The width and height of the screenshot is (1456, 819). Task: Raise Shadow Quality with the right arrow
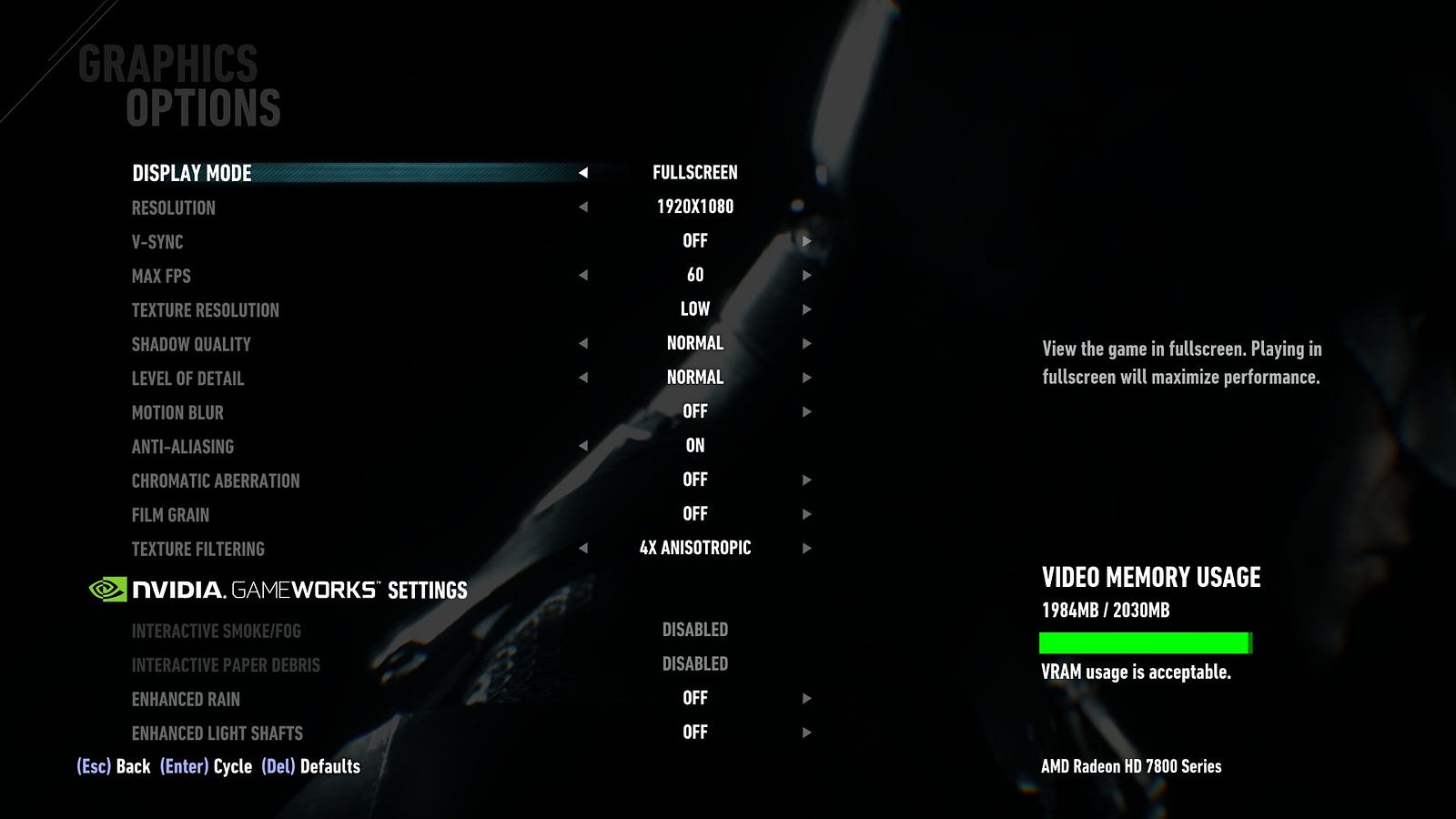[x=806, y=343]
